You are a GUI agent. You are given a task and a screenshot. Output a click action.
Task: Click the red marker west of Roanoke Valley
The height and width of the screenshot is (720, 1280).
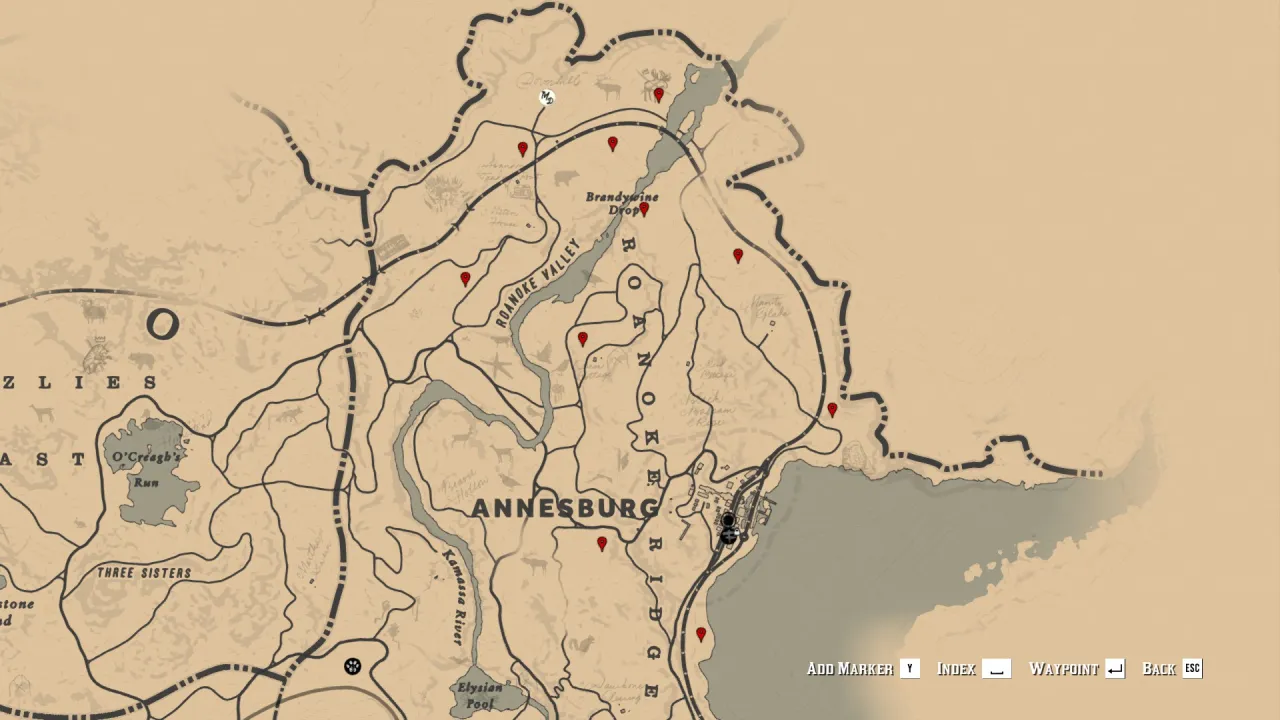(464, 277)
